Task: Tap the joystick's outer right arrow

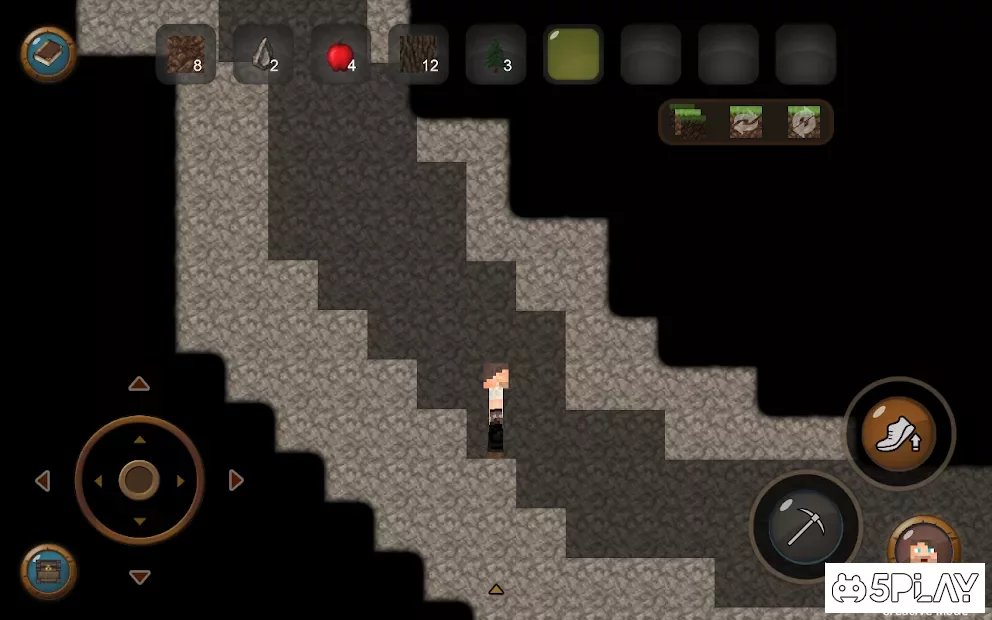Action: [236, 481]
